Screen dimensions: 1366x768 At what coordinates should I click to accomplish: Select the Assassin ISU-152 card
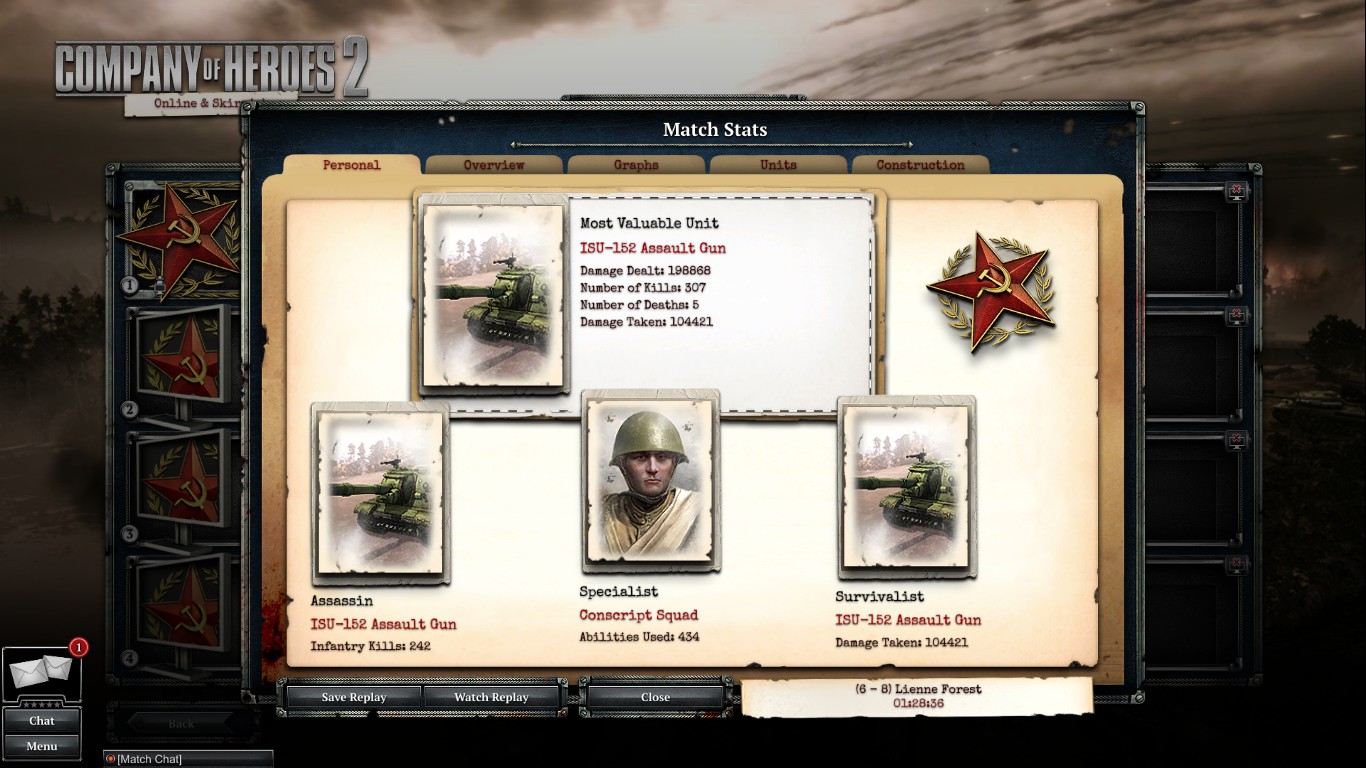point(380,493)
